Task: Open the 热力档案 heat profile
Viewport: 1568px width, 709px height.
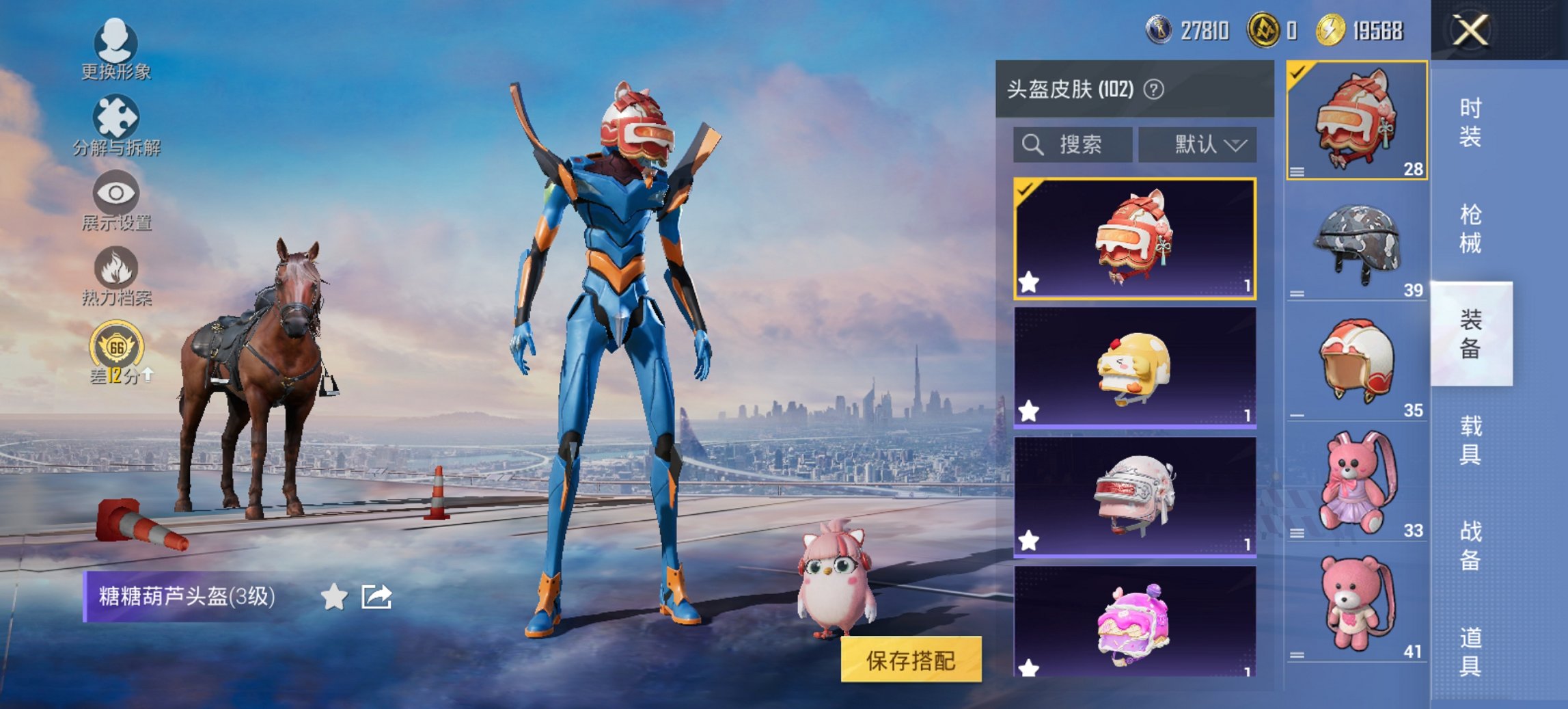Action: tap(118, 270)
